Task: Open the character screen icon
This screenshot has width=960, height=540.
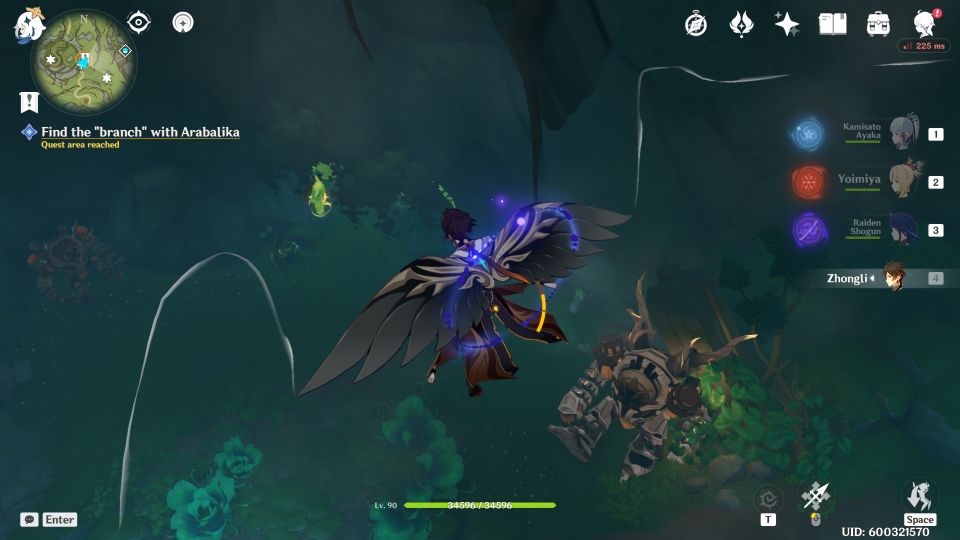Action: tap(925, 24)
